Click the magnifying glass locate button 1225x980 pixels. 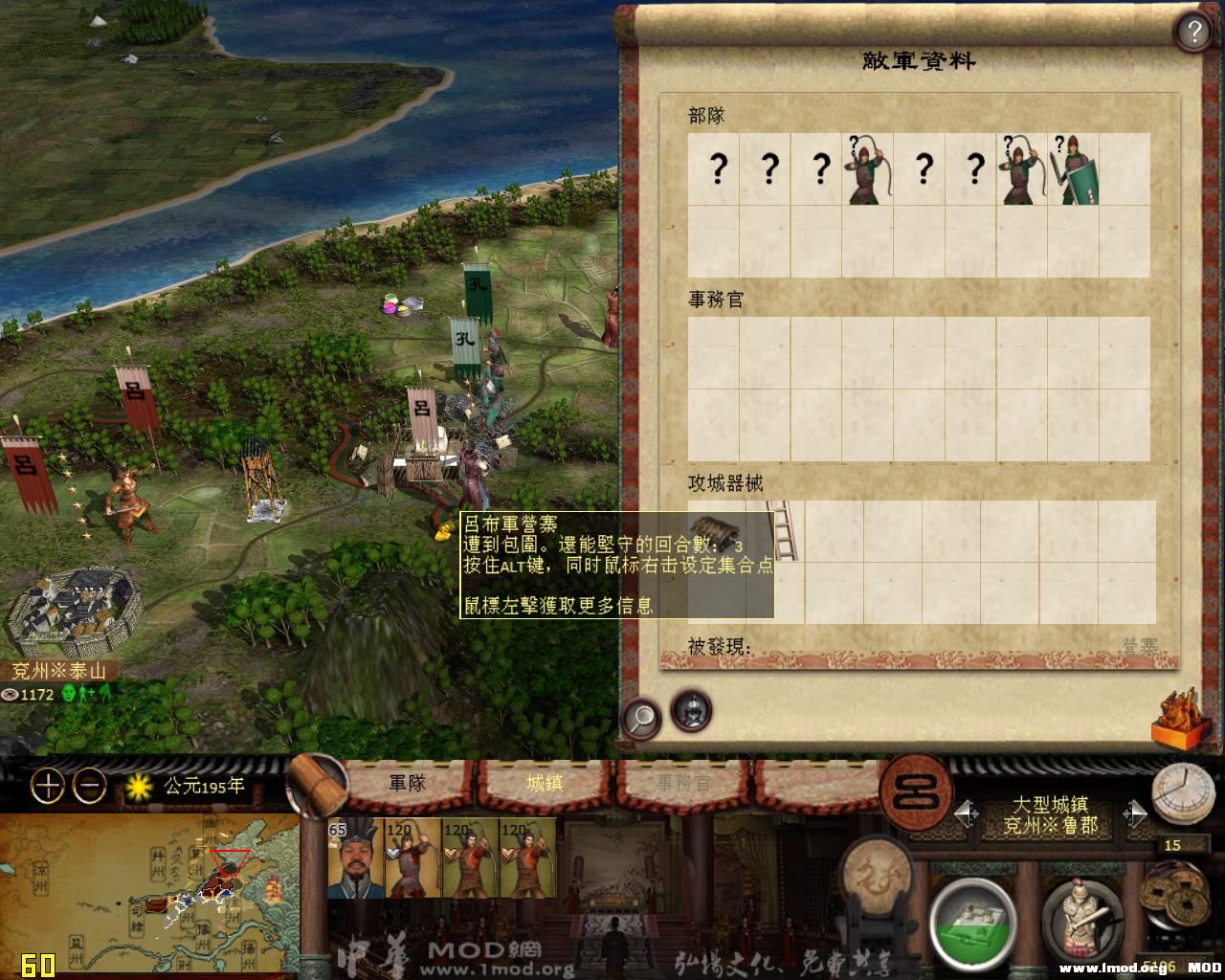(641, 716)
